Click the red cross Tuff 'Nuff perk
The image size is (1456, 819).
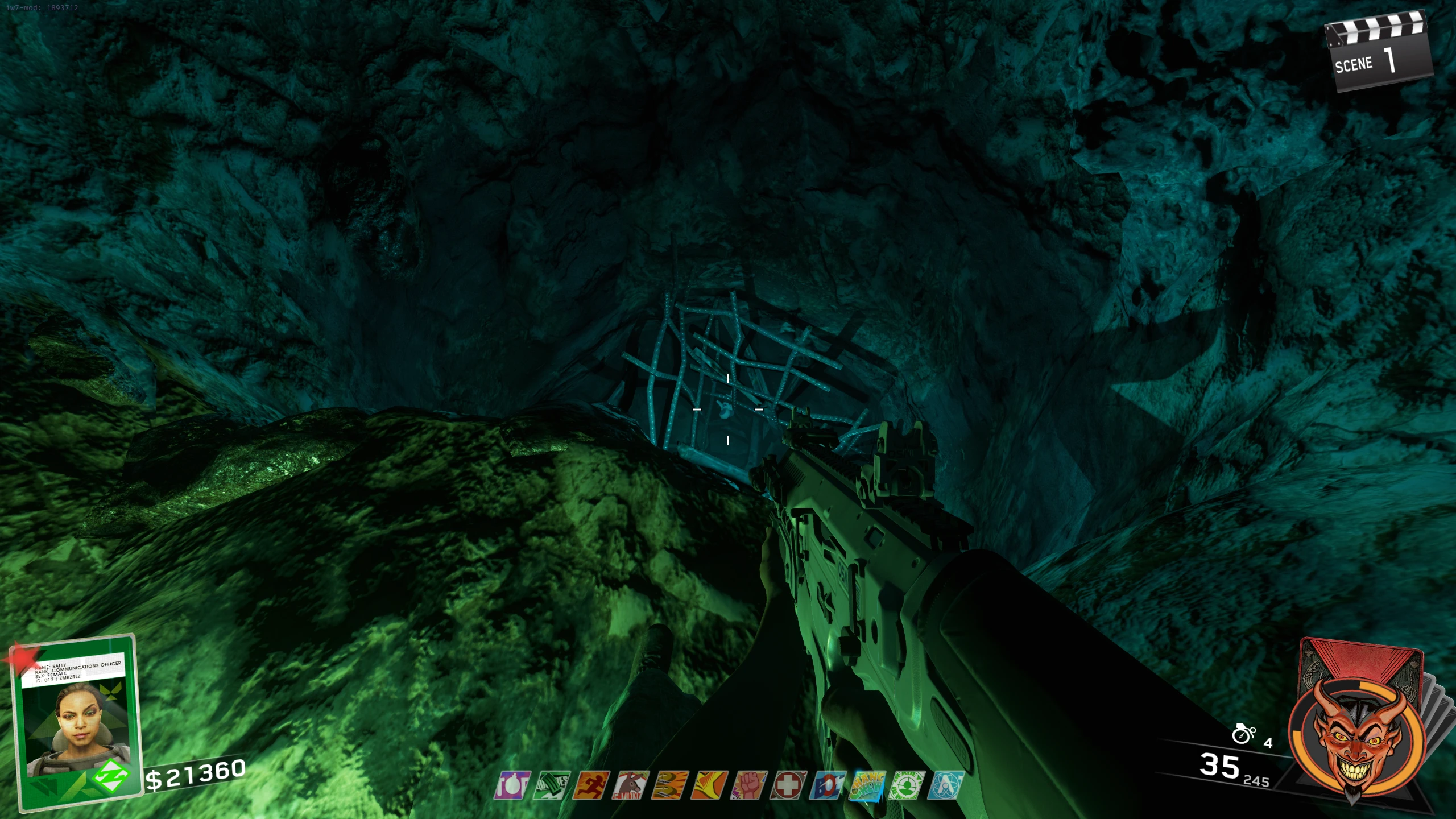(x=788, y=785)
